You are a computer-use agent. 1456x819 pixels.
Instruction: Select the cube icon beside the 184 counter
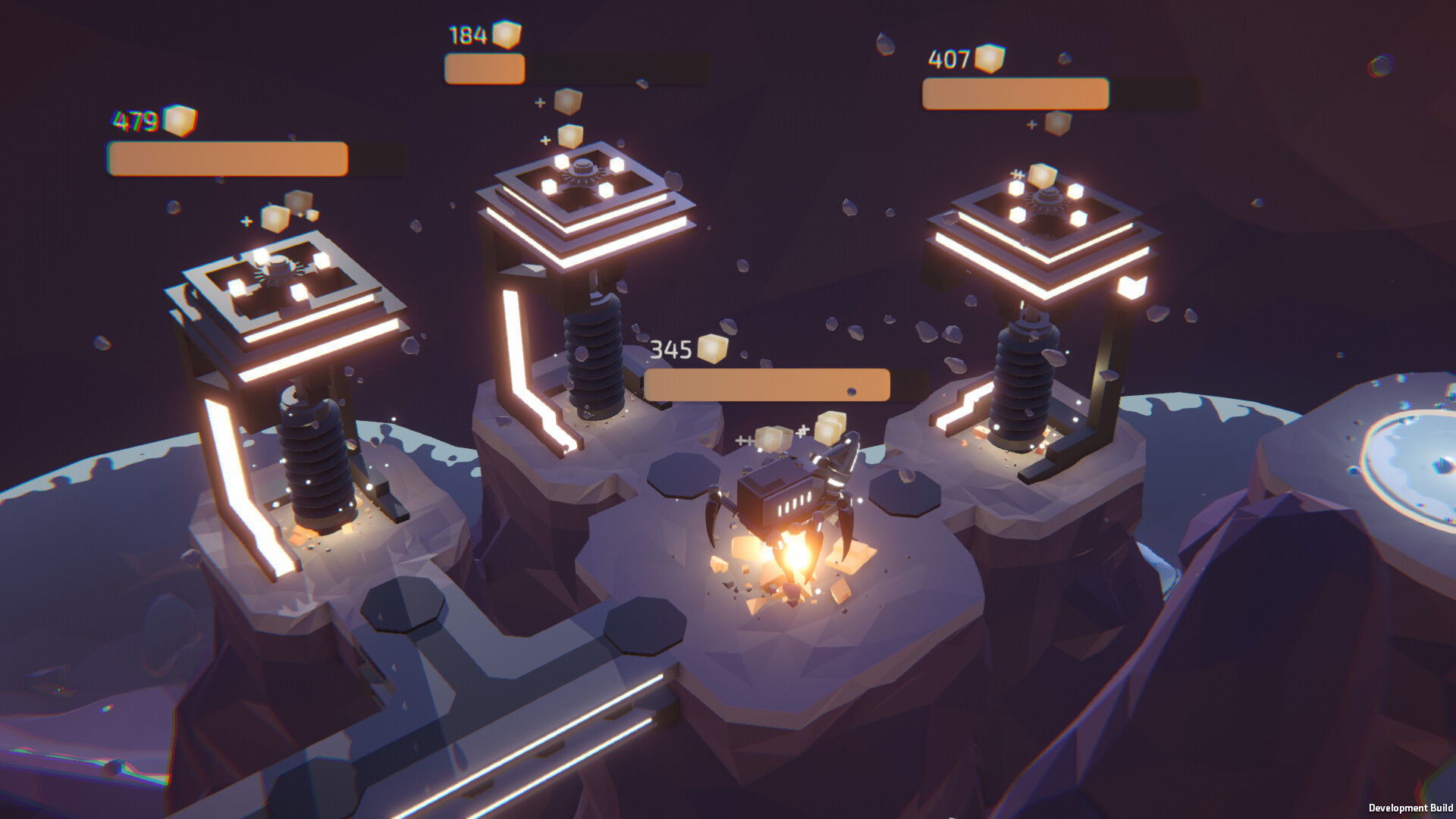pyautogui.click(x=507, y=33)
